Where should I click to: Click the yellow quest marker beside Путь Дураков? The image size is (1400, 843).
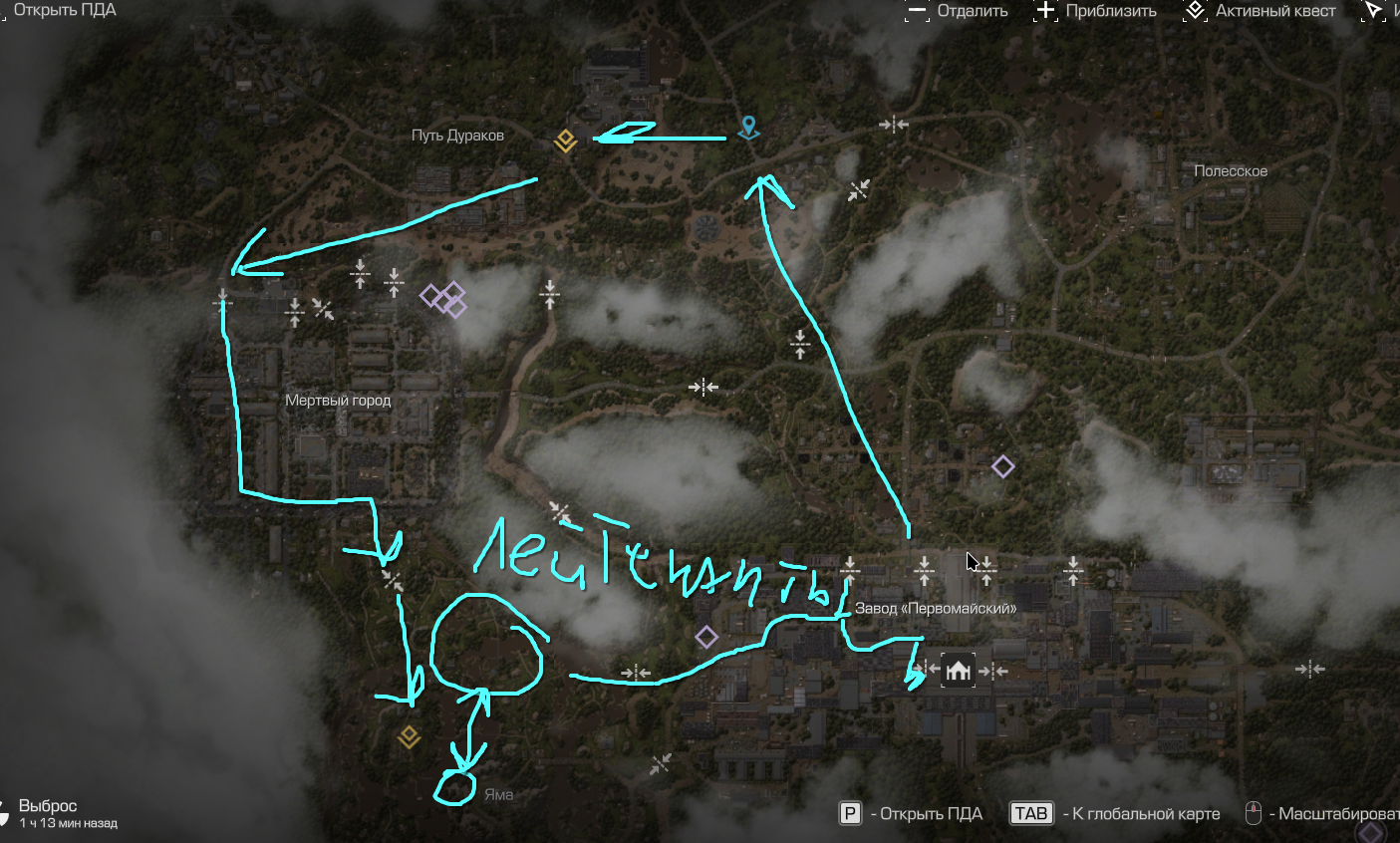[565, 140]
